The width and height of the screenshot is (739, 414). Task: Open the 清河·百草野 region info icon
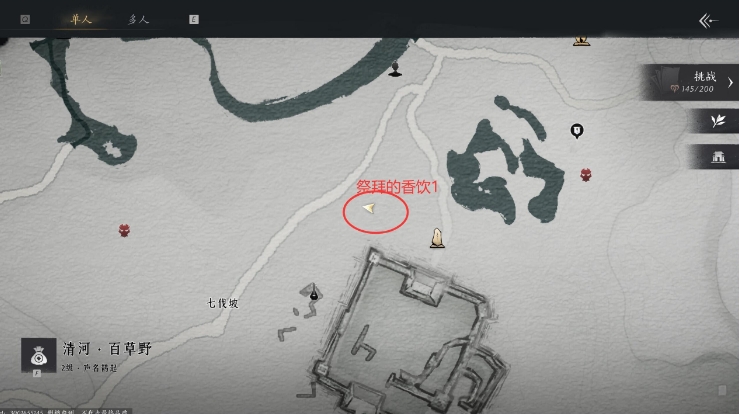click(x=39, y=356)
